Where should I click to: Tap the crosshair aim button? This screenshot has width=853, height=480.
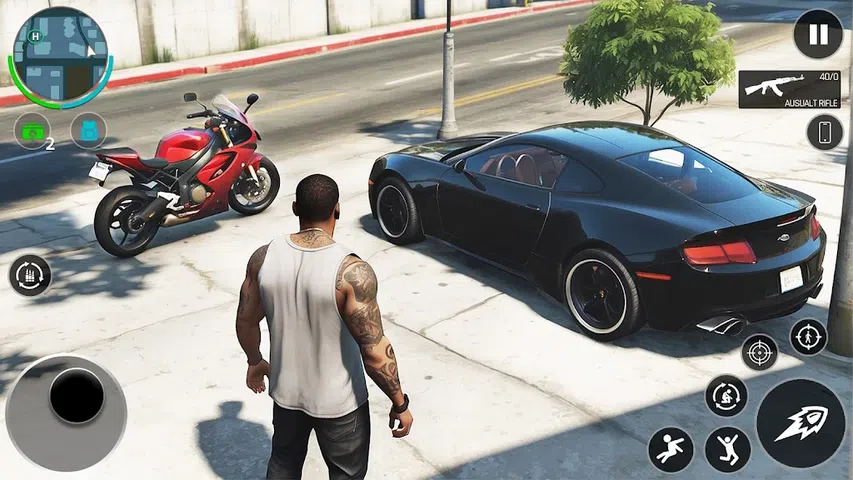point(760,352)
